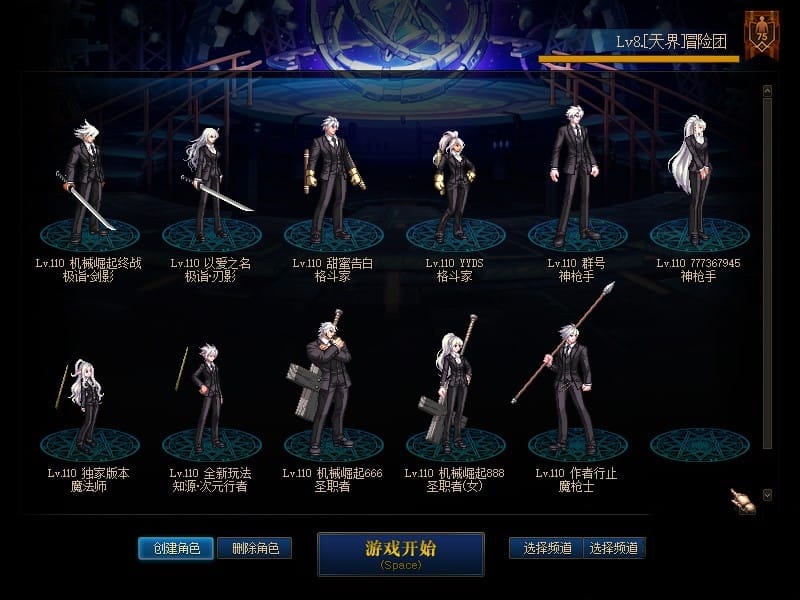Start the game with 游戏开始
This screenshot has width=800, height=600.
400,553
